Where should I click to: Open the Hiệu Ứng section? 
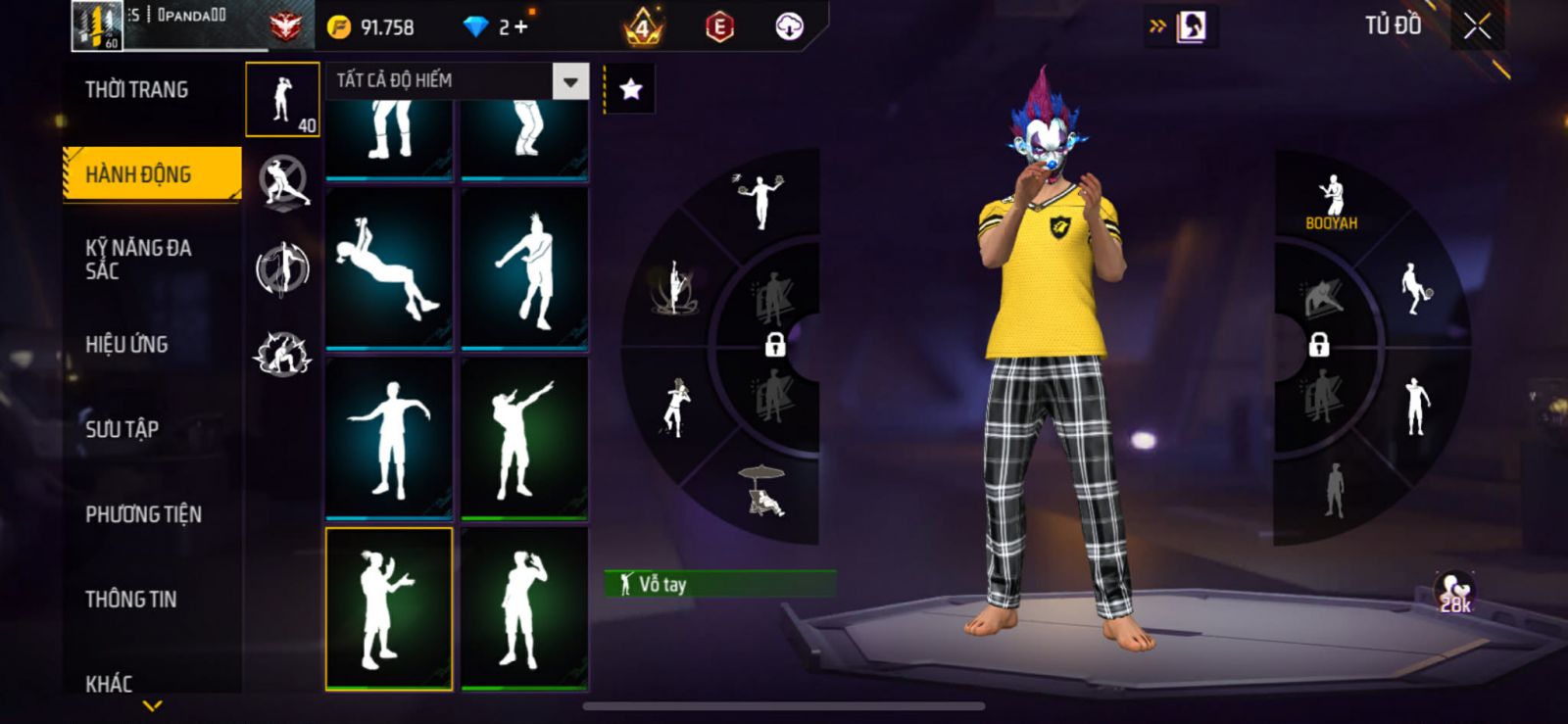pyautogui.click(x=126, y=344)
